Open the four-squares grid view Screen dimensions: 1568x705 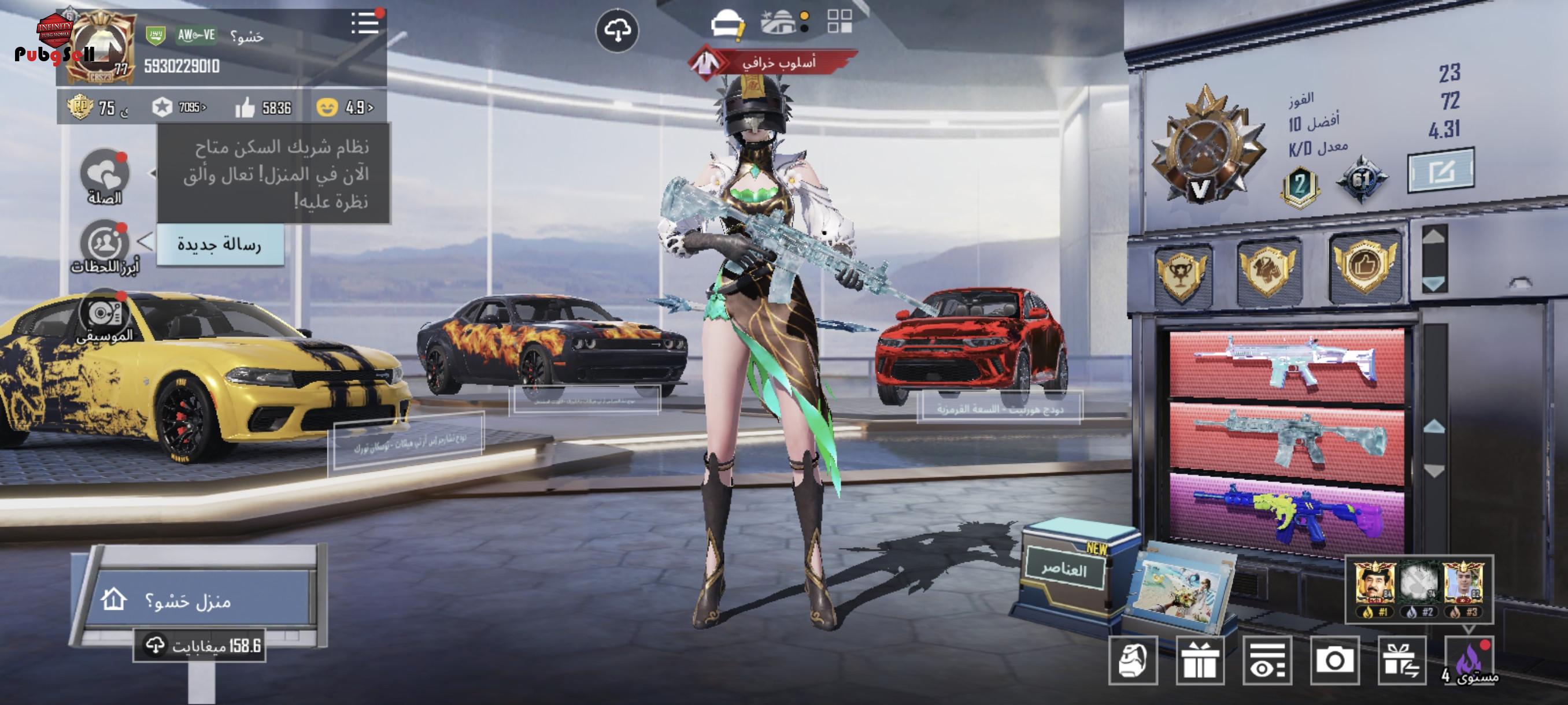click(840, 21)
